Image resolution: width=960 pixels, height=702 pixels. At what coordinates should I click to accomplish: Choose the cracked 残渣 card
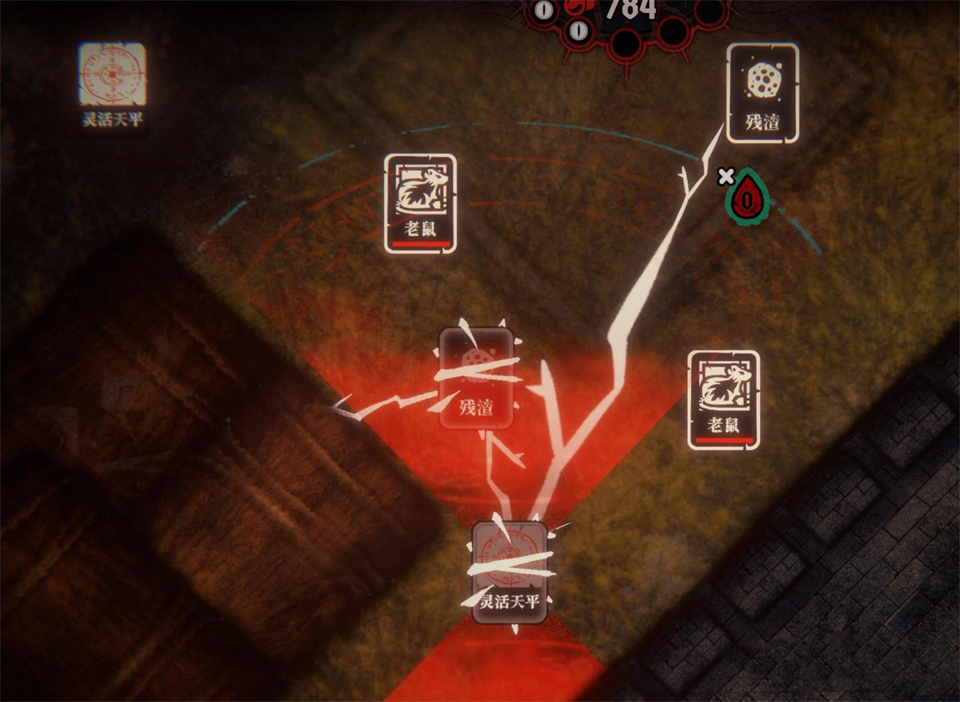(x=477, y=378)
